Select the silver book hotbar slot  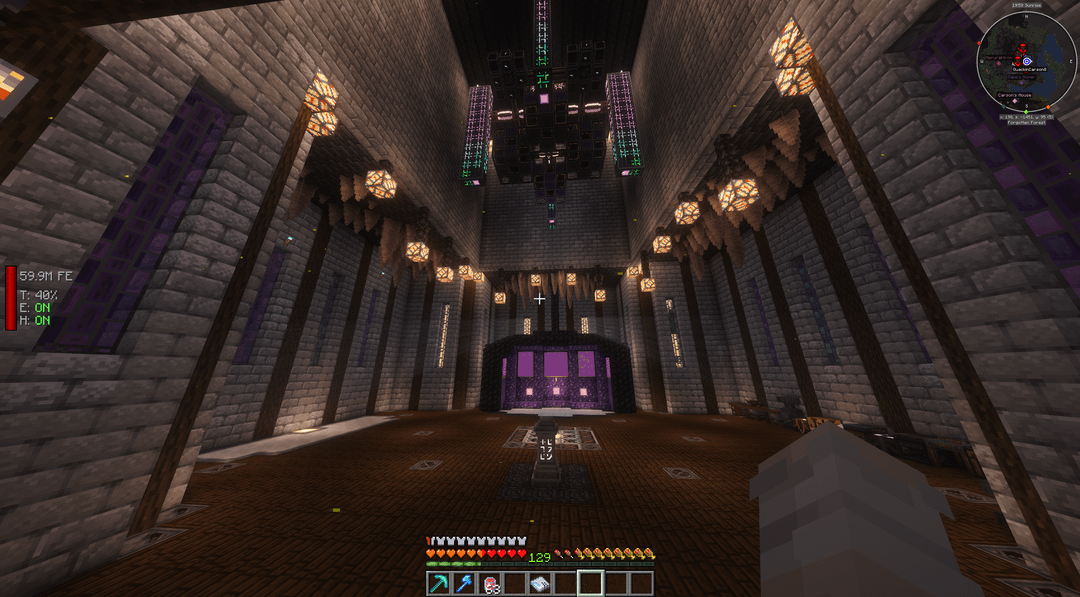pyautogui.click(x=540, y=584)
